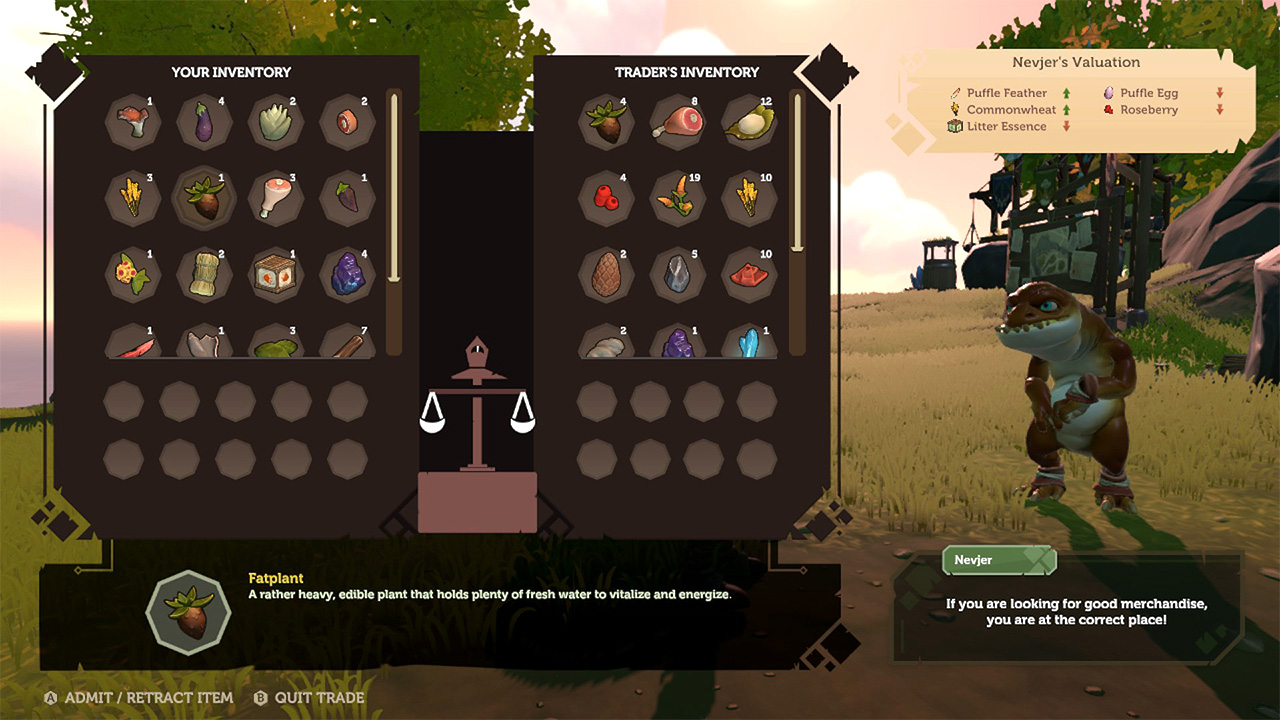Choose the trader's ham leg
This screenshot has width=1280, height=720.
click(x=675, y=122)
